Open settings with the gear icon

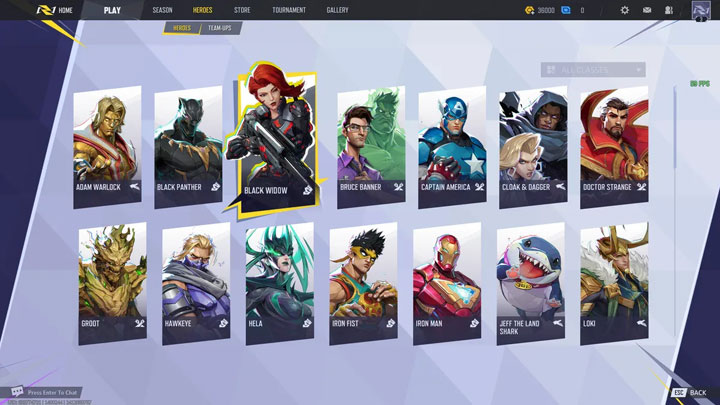625,10
